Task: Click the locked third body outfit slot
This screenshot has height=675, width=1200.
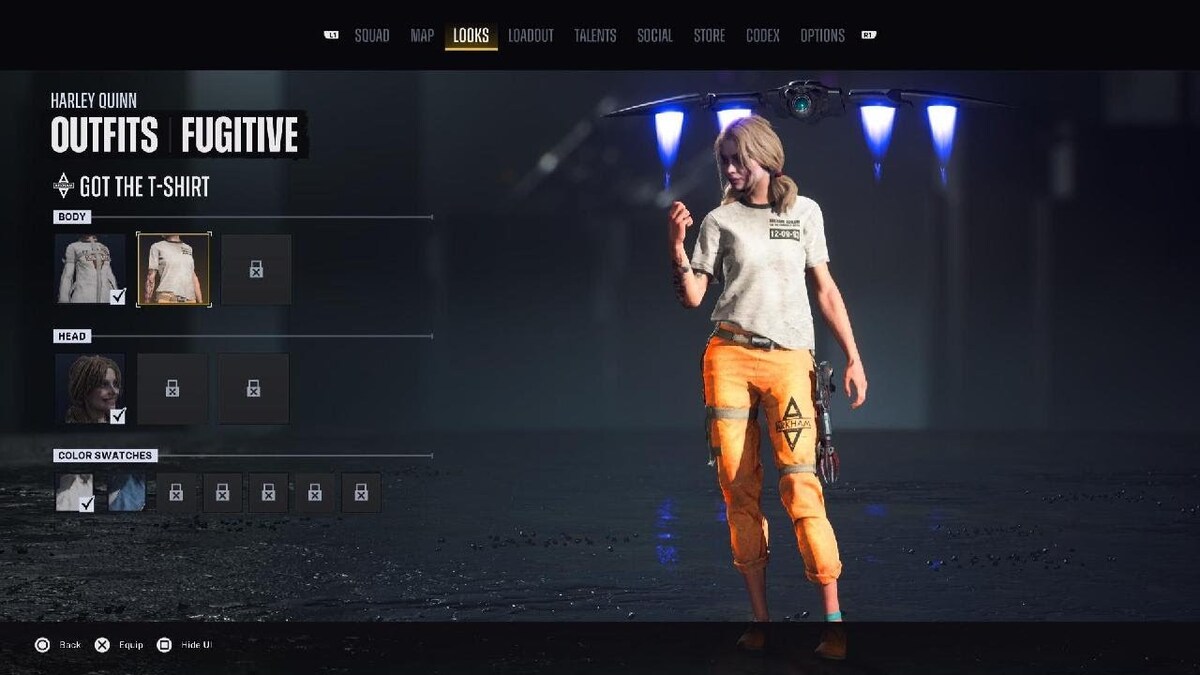Action: point(256,269)
